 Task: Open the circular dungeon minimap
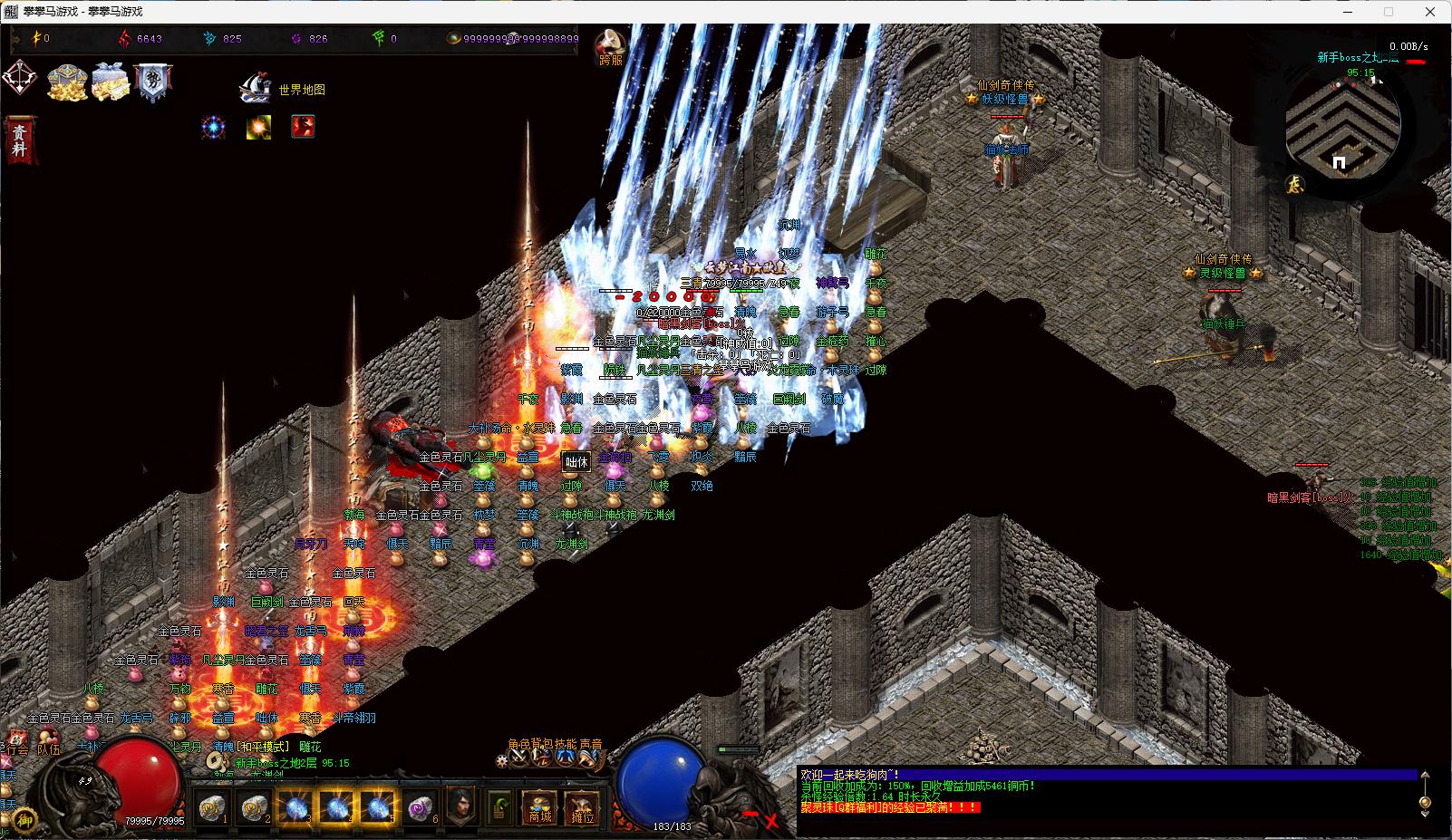(1342, 125)
